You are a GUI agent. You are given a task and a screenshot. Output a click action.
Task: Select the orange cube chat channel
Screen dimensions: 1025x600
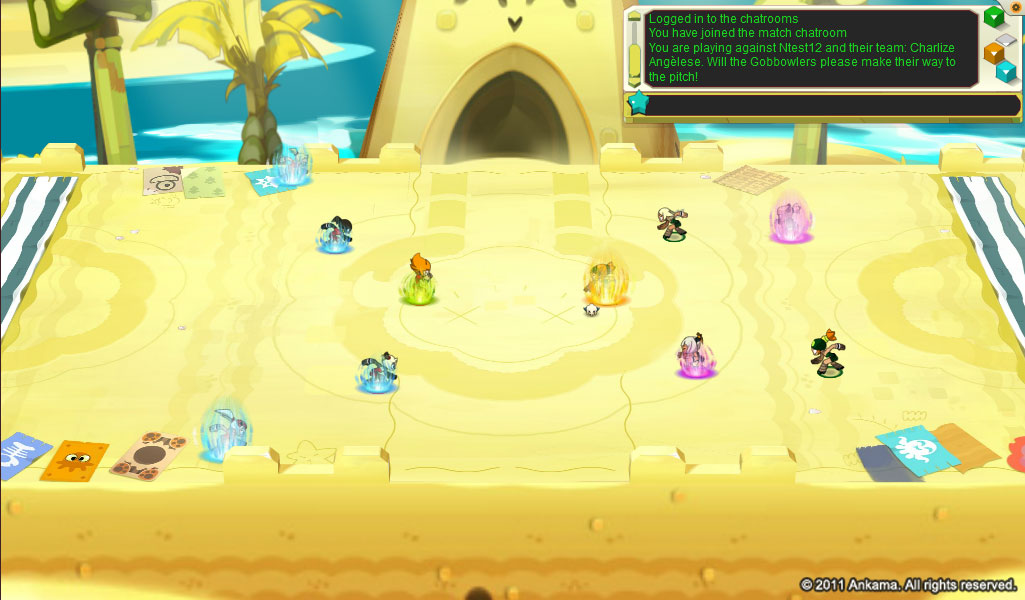click(994, 52)
